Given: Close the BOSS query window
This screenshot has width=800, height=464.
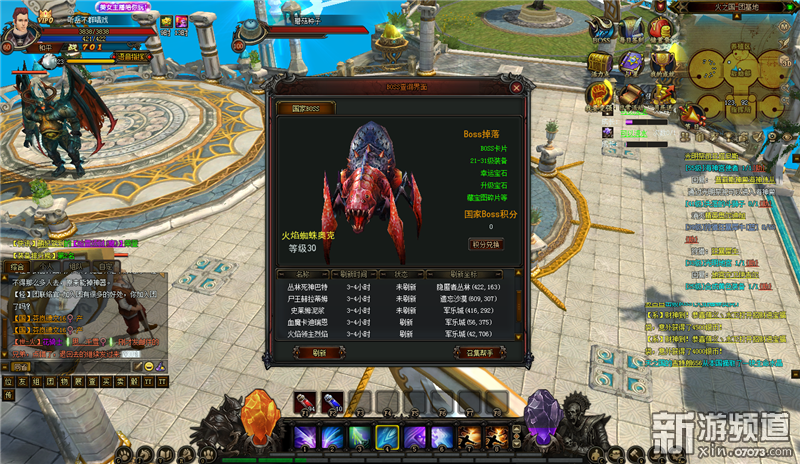Looking at the screenshot, I should (516, 87).
